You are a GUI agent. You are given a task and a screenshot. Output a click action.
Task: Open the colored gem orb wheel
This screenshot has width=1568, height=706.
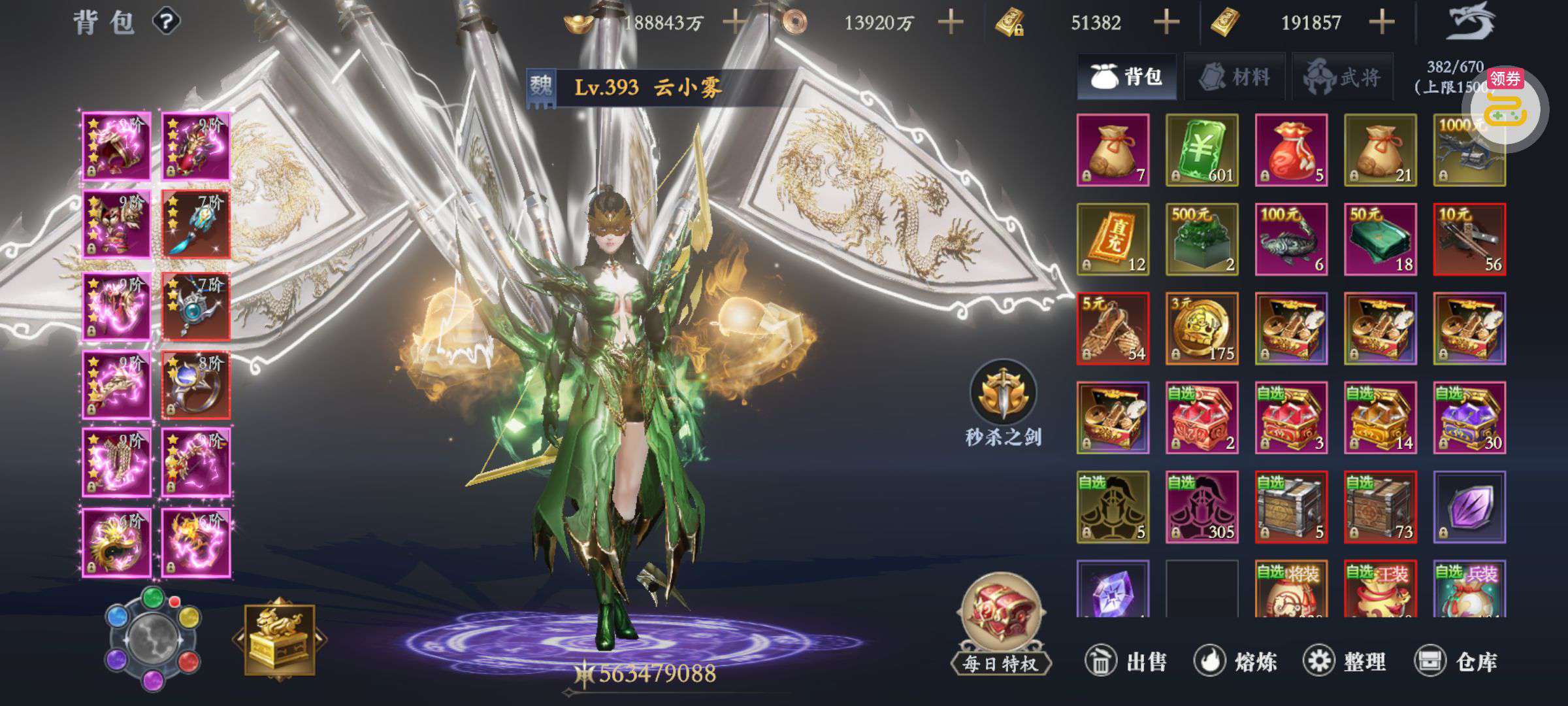click(153, 639)
